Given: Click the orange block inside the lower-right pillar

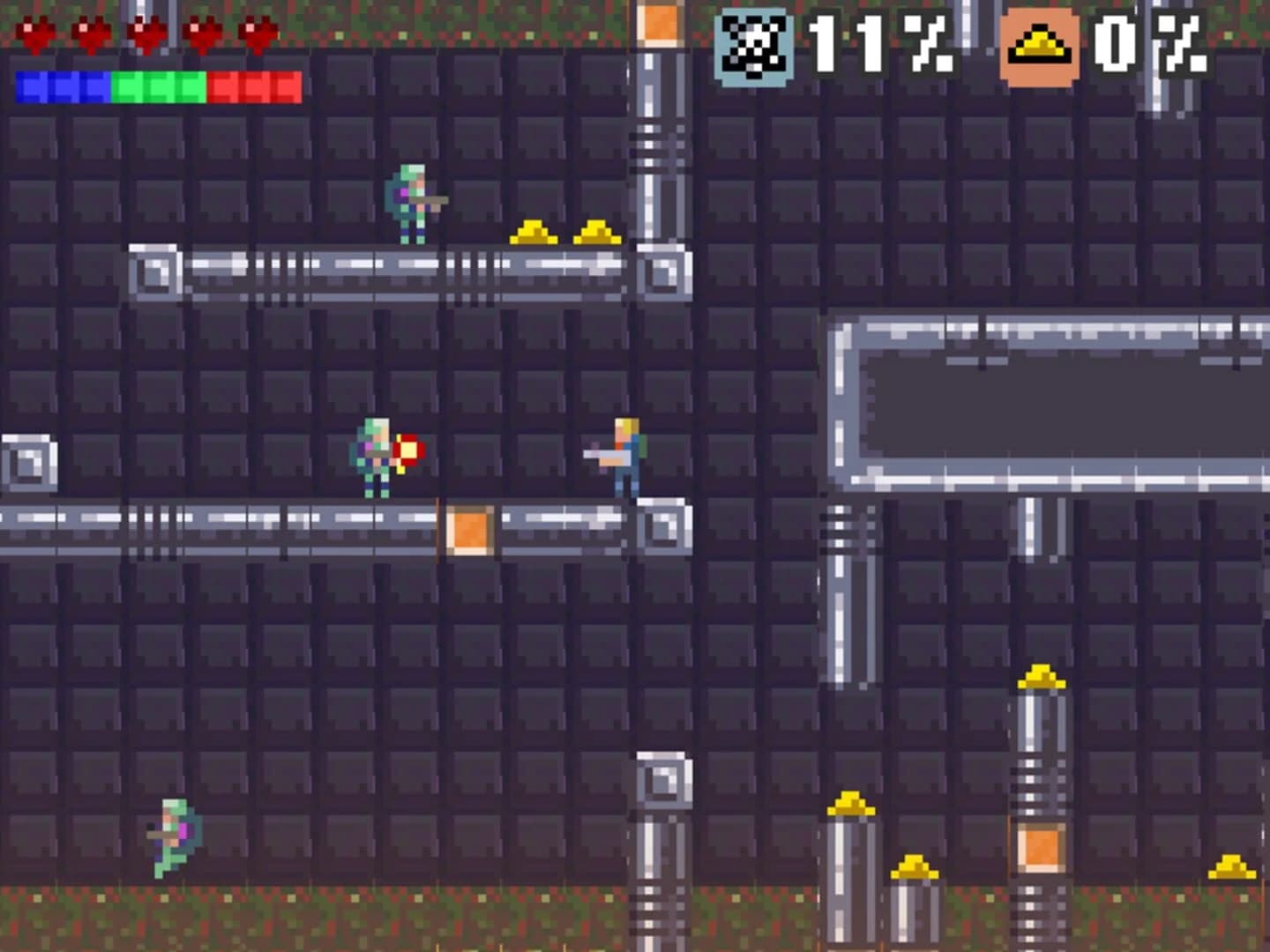Looking at the screenshot, I should [1041, 847].
